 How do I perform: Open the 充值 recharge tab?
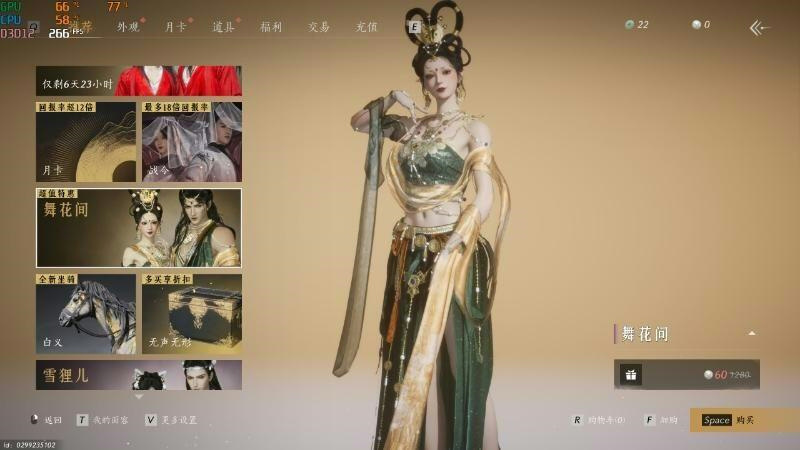pos(367,27)
